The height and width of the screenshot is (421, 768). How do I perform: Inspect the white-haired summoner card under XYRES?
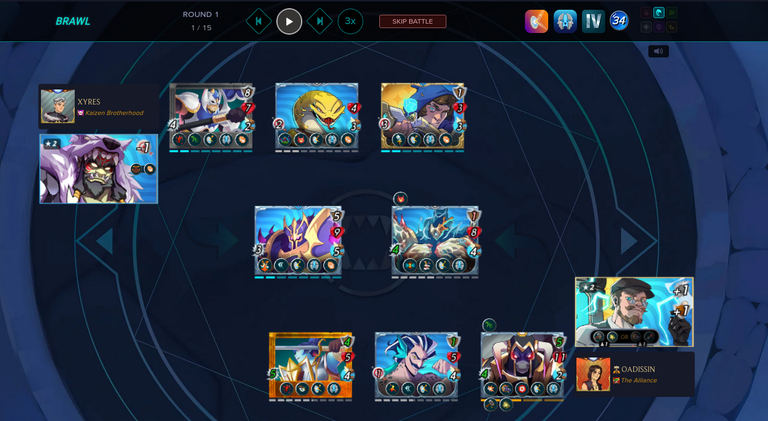click(x=98, y=168)
